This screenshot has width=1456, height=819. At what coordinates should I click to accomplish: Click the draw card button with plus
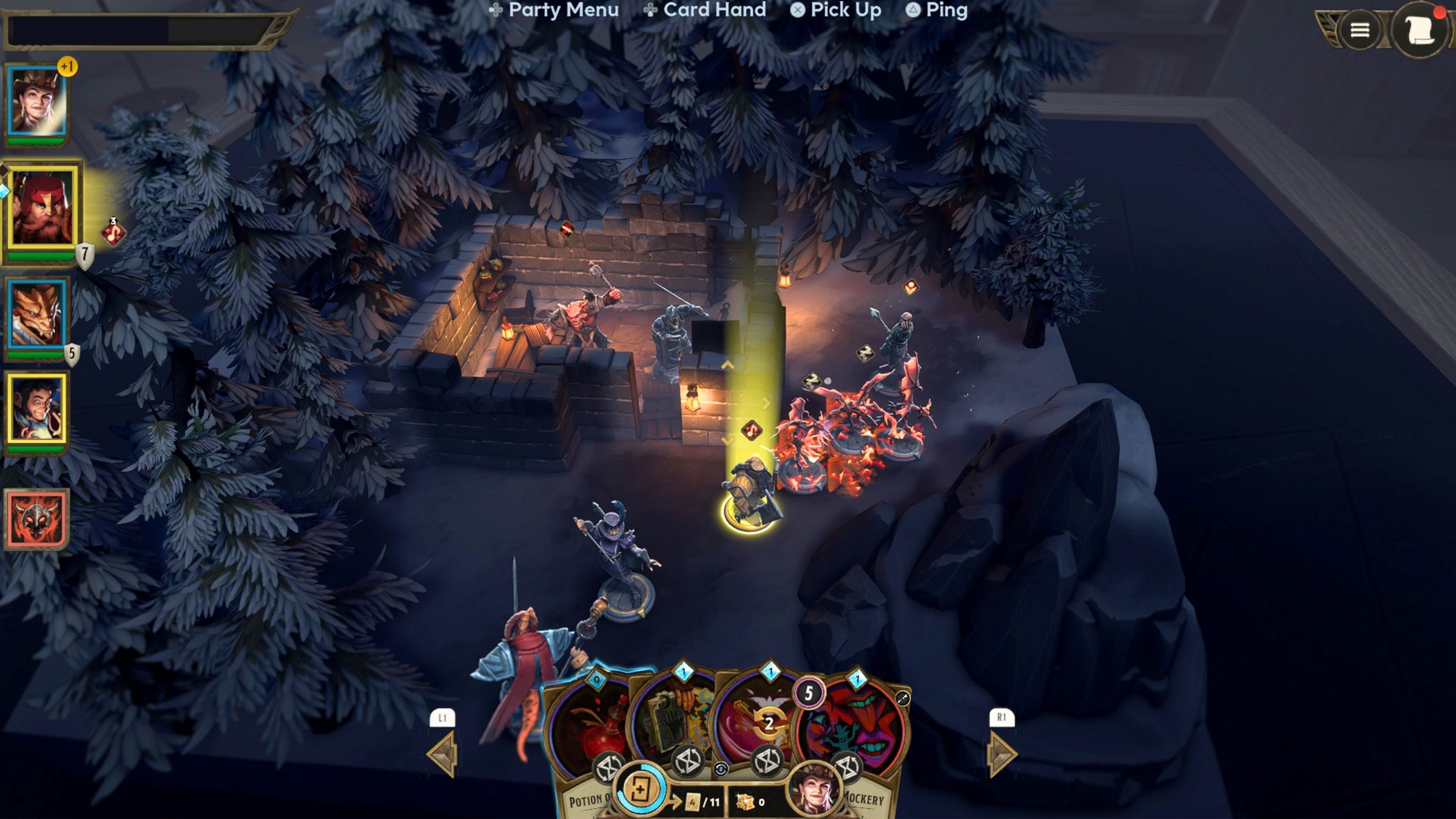tap(640, 790)
